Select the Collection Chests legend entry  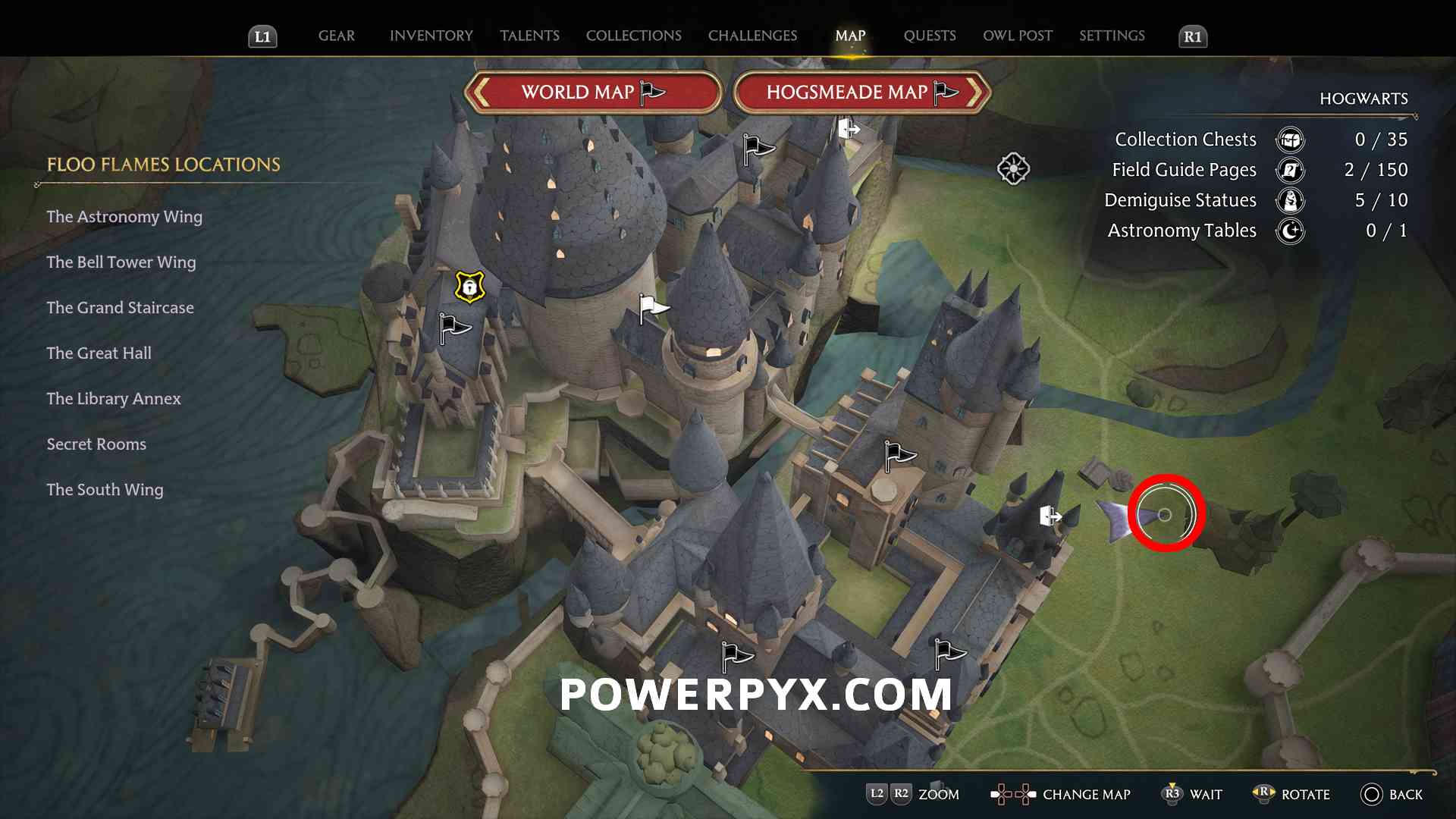point(1185,140)
